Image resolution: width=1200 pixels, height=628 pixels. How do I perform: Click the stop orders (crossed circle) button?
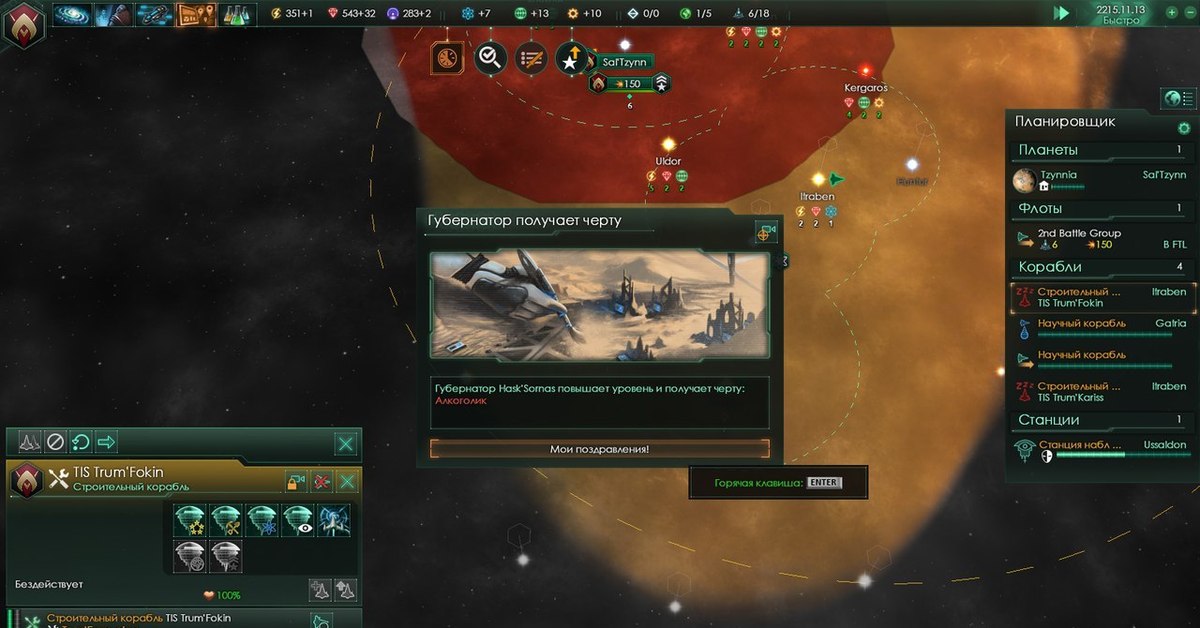tap(56, 442)
